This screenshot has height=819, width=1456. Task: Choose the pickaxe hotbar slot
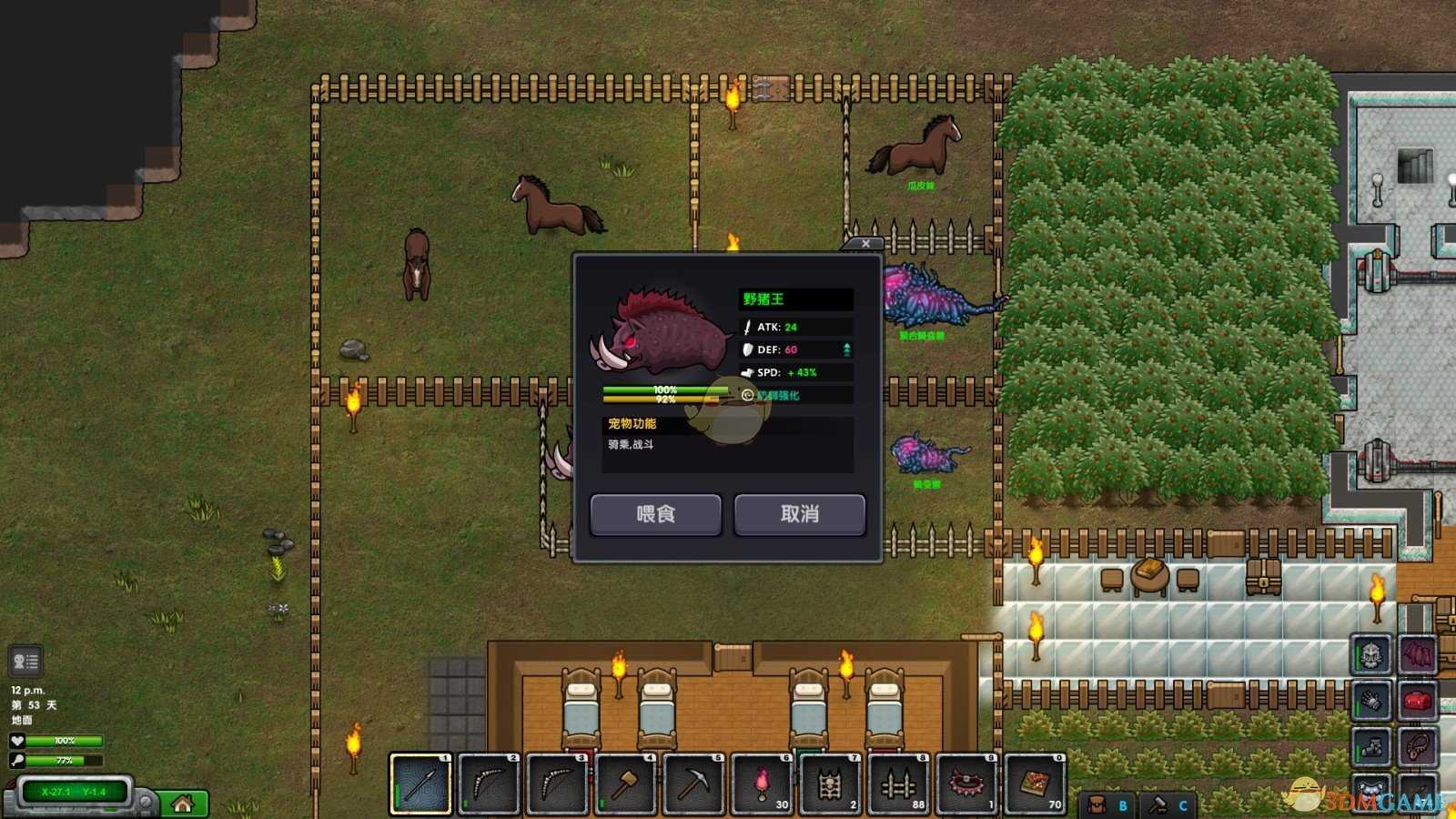tap(693, 784)
